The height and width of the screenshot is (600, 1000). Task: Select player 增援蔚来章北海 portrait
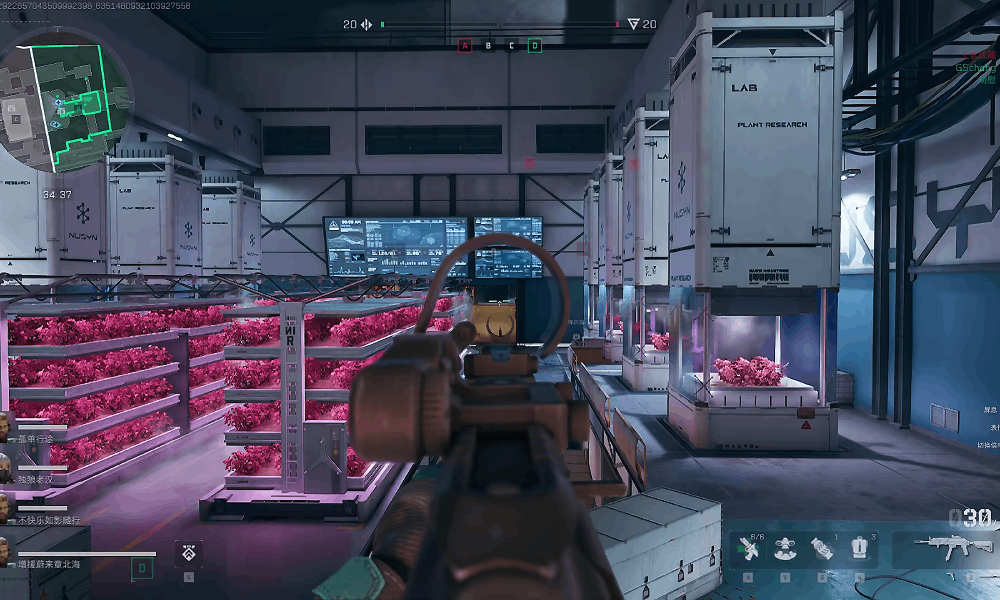[x=6, y=552]
